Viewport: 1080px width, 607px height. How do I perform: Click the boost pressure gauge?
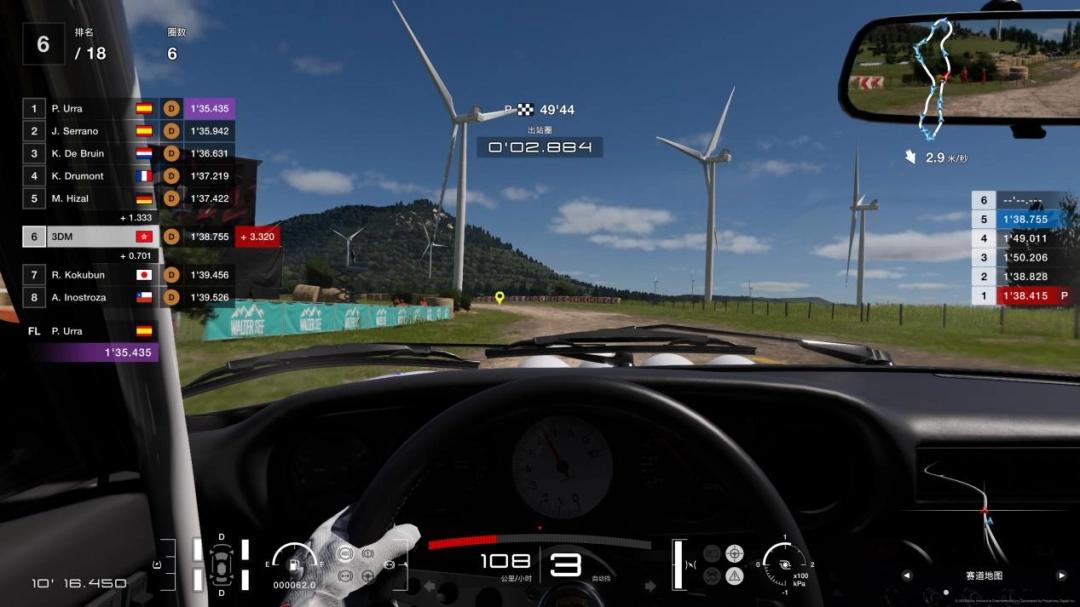coord(786,563)
